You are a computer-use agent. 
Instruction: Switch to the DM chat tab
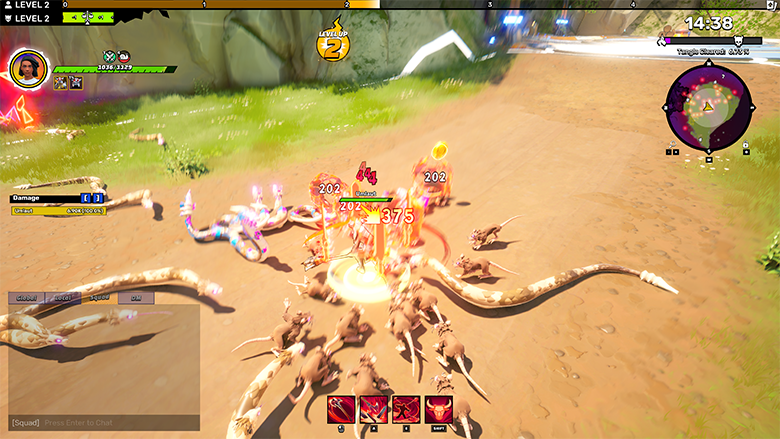[x=135, y=297]
